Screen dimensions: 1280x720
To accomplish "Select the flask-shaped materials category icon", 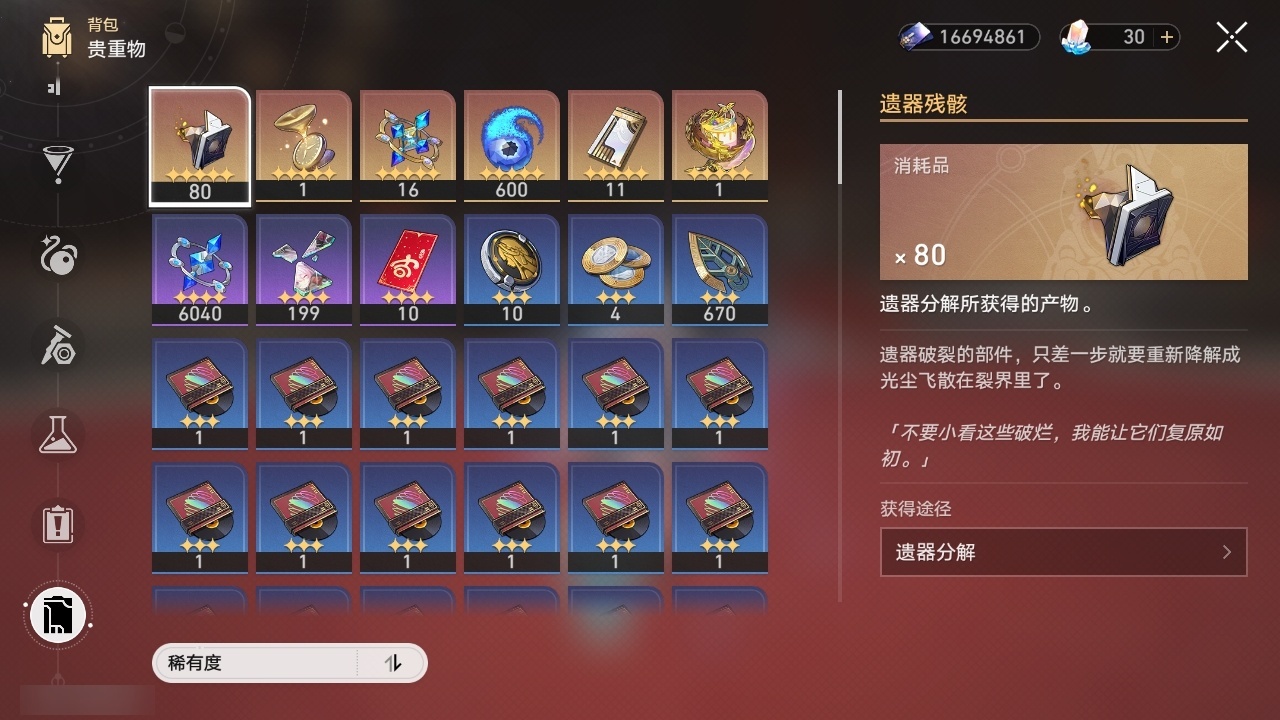I will 57,435.
